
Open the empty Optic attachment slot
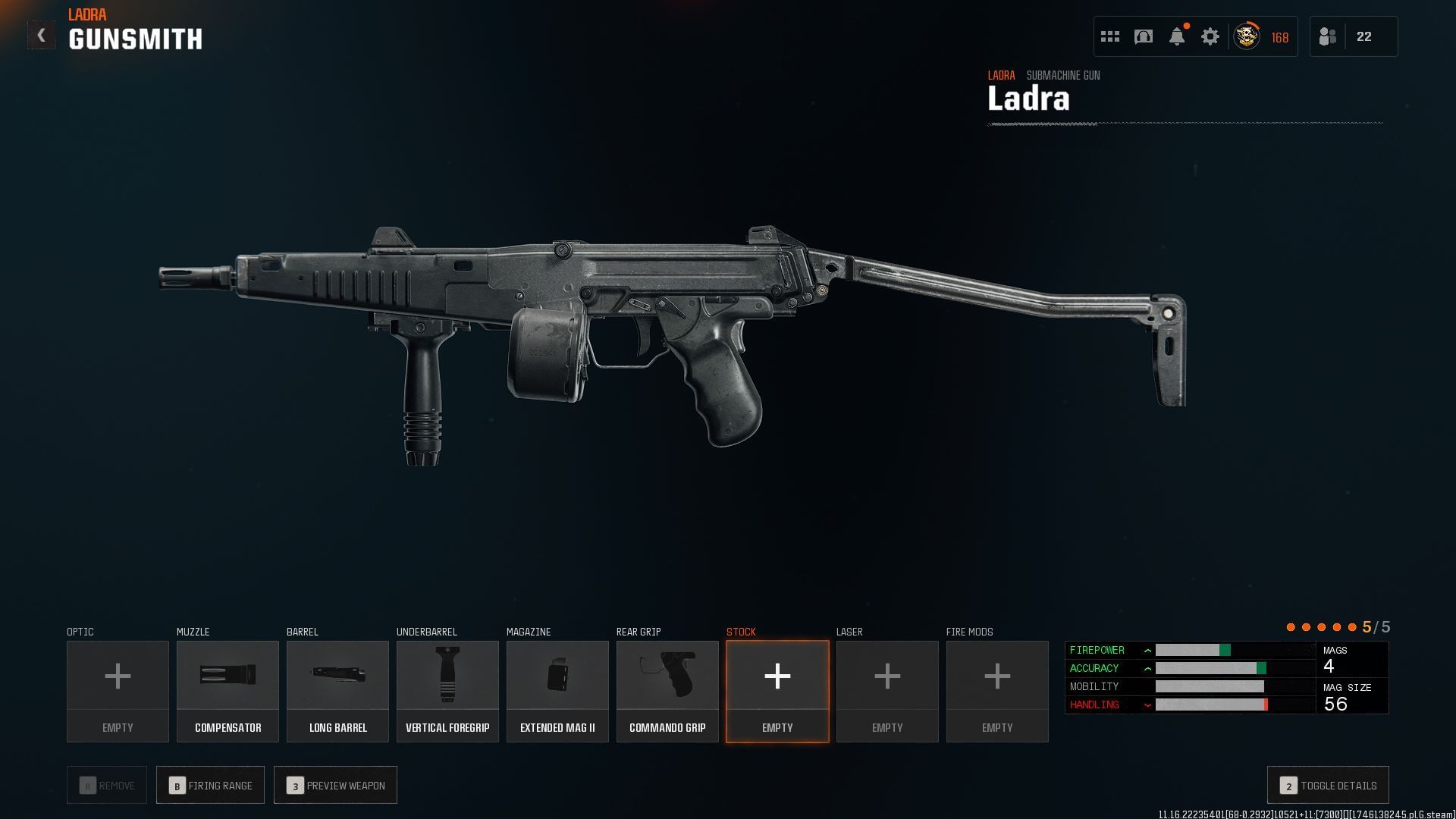pyautogui.click(x=118, y=691)
